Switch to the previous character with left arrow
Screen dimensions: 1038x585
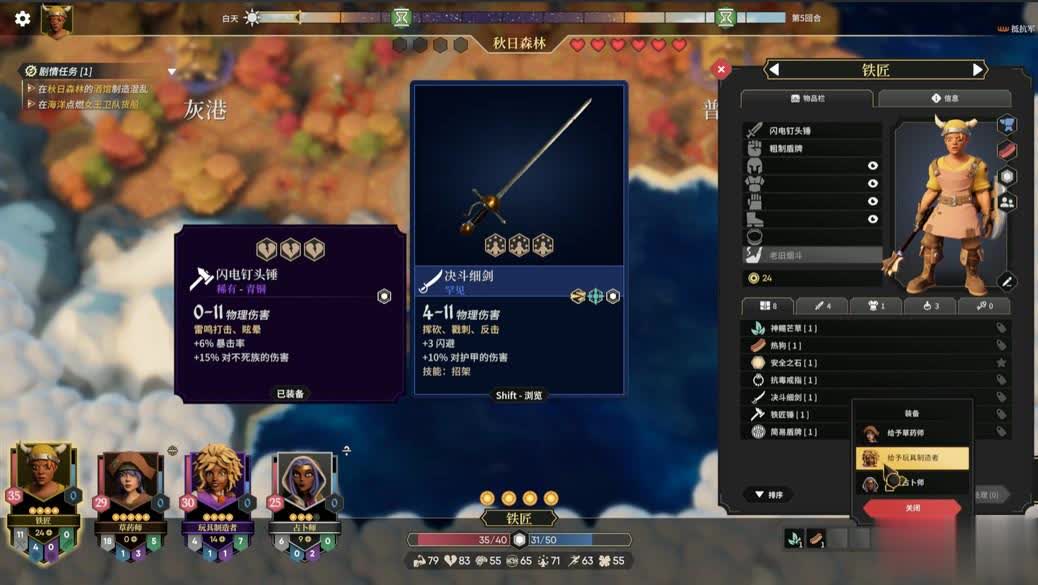pyautogui.click(x=773, y=70)
